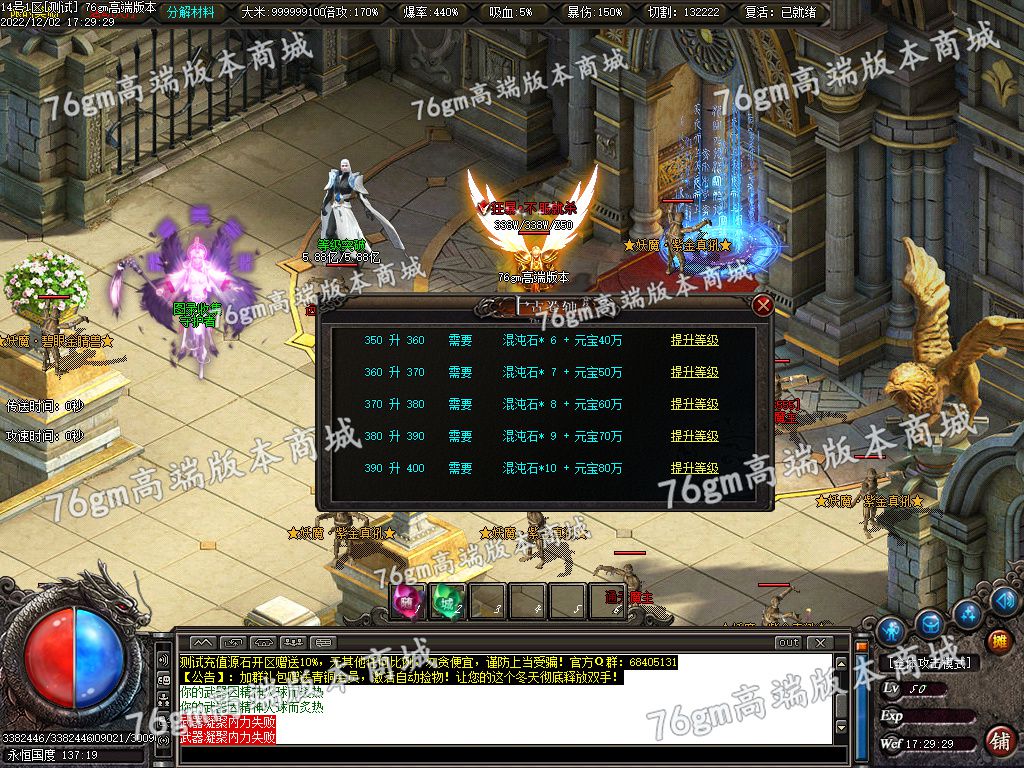Upgrade level from 390 to 400
Screen dimensions: 1024x768
pos(694,468)
